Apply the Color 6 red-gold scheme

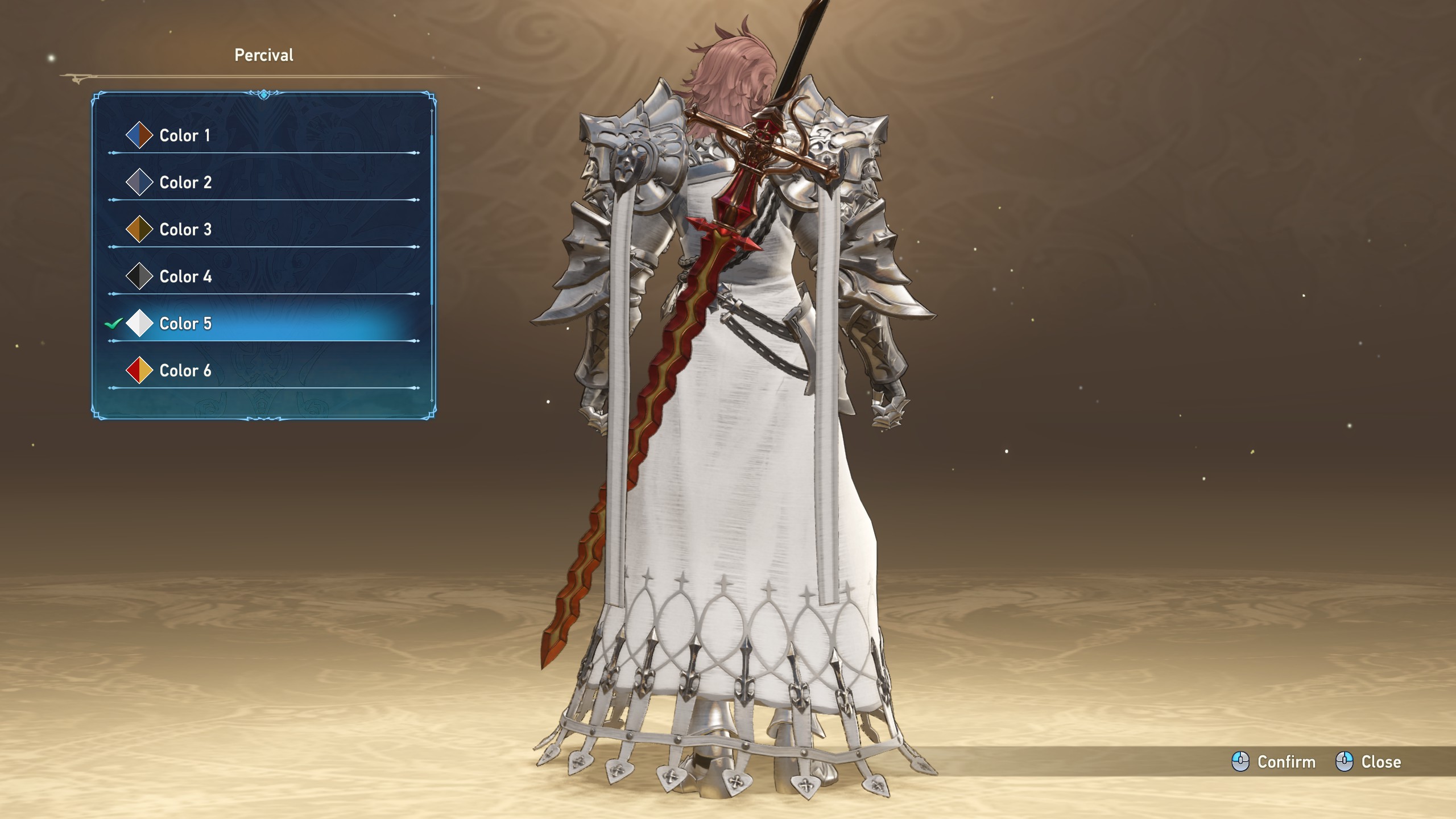coord(185,371)
